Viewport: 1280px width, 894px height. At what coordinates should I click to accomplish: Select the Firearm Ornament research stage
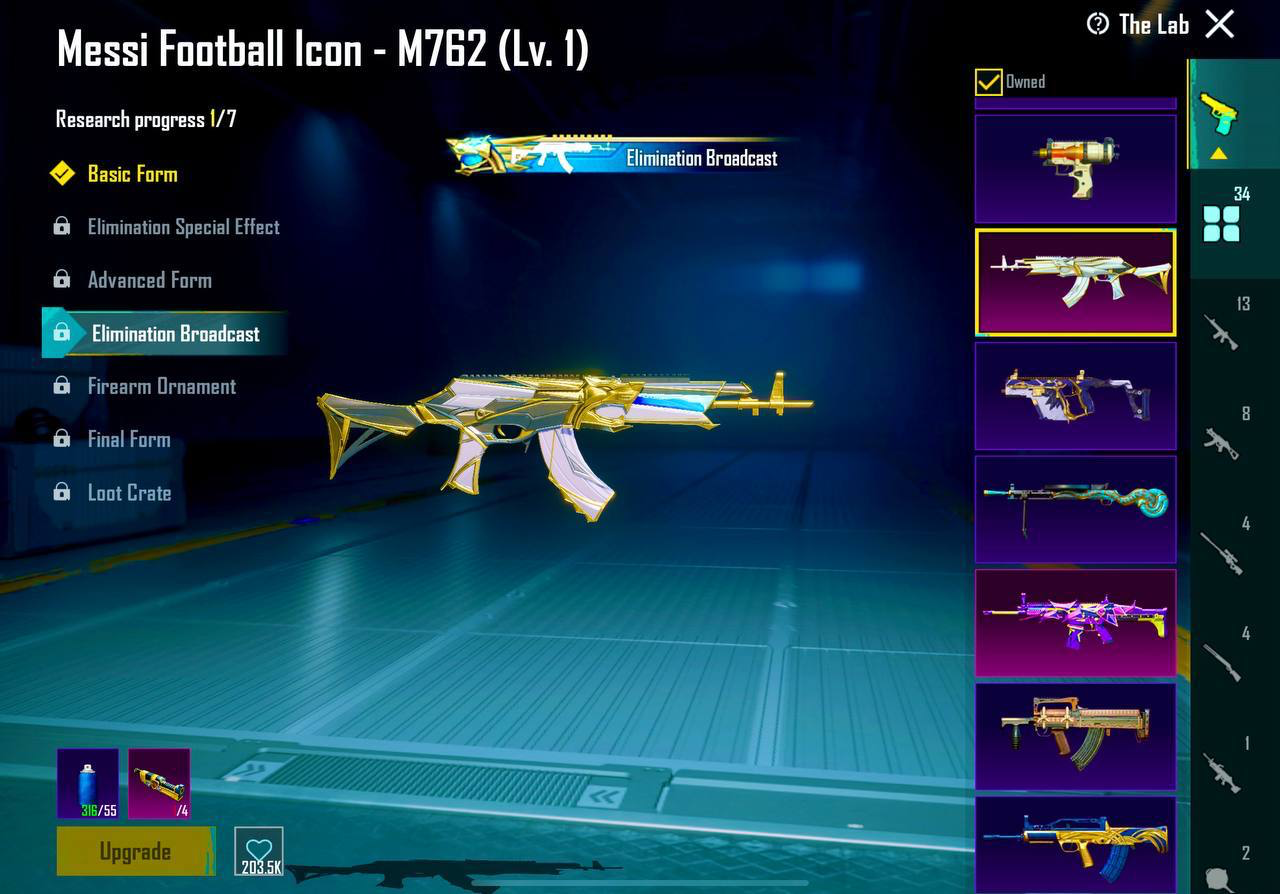(162, 385)
